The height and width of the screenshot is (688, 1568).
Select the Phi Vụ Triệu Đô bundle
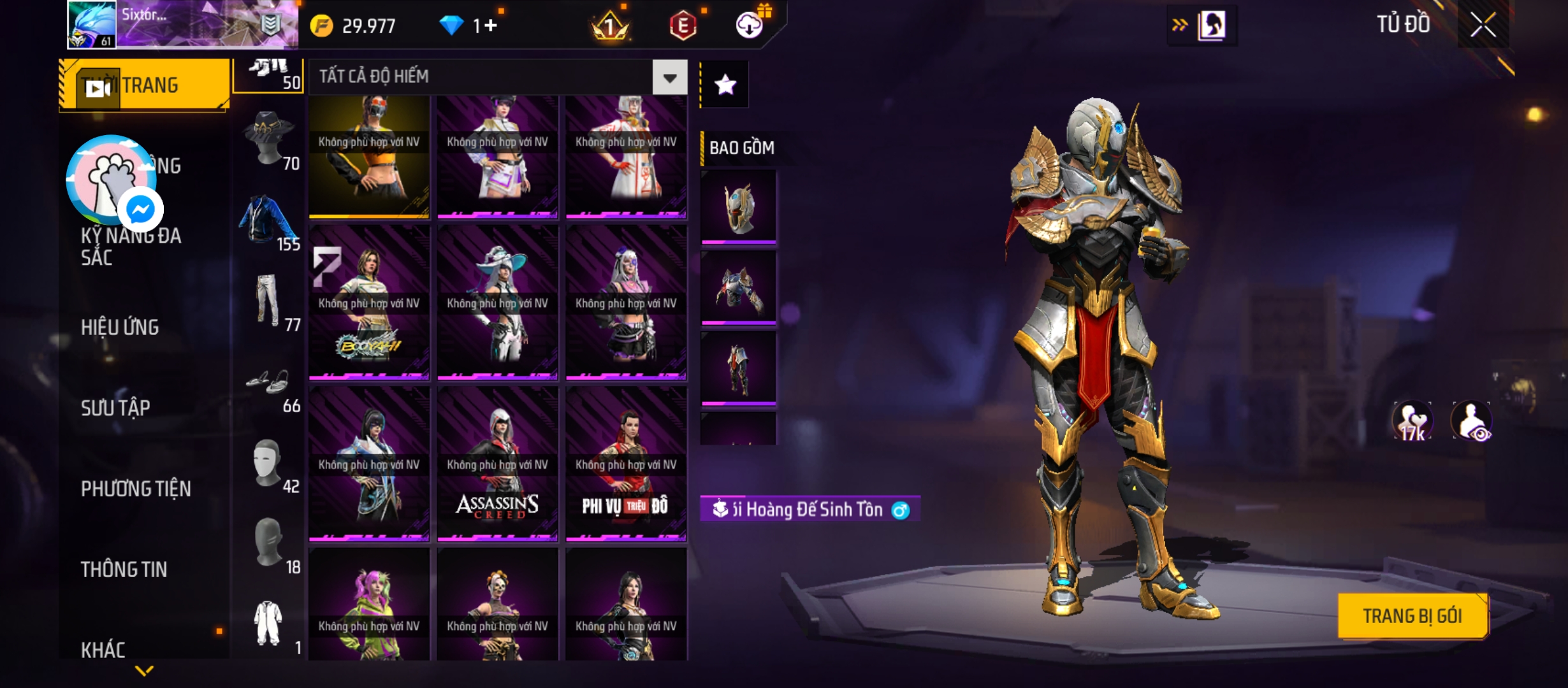click(626, 464)
